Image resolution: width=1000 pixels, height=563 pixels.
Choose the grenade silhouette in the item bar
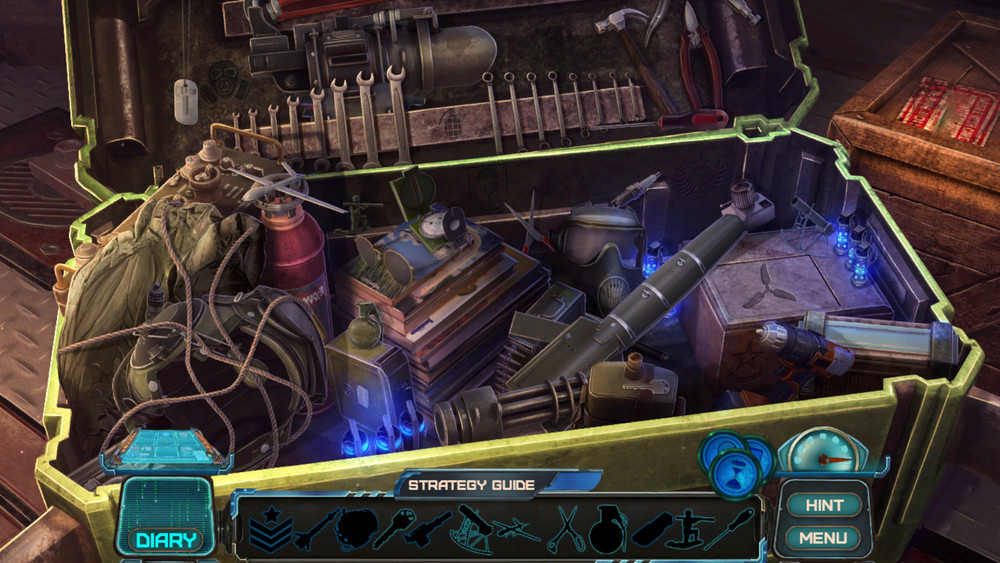tap(607, 528)
